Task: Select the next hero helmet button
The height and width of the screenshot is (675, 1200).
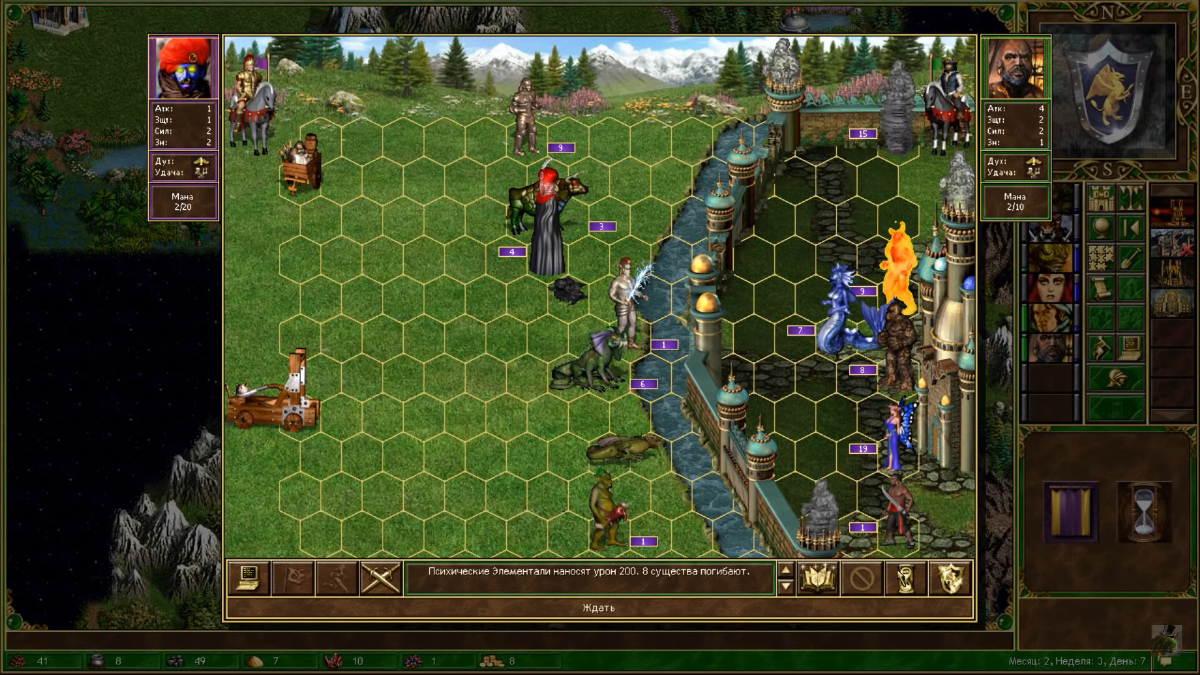Action: [x=1116, y=378]
